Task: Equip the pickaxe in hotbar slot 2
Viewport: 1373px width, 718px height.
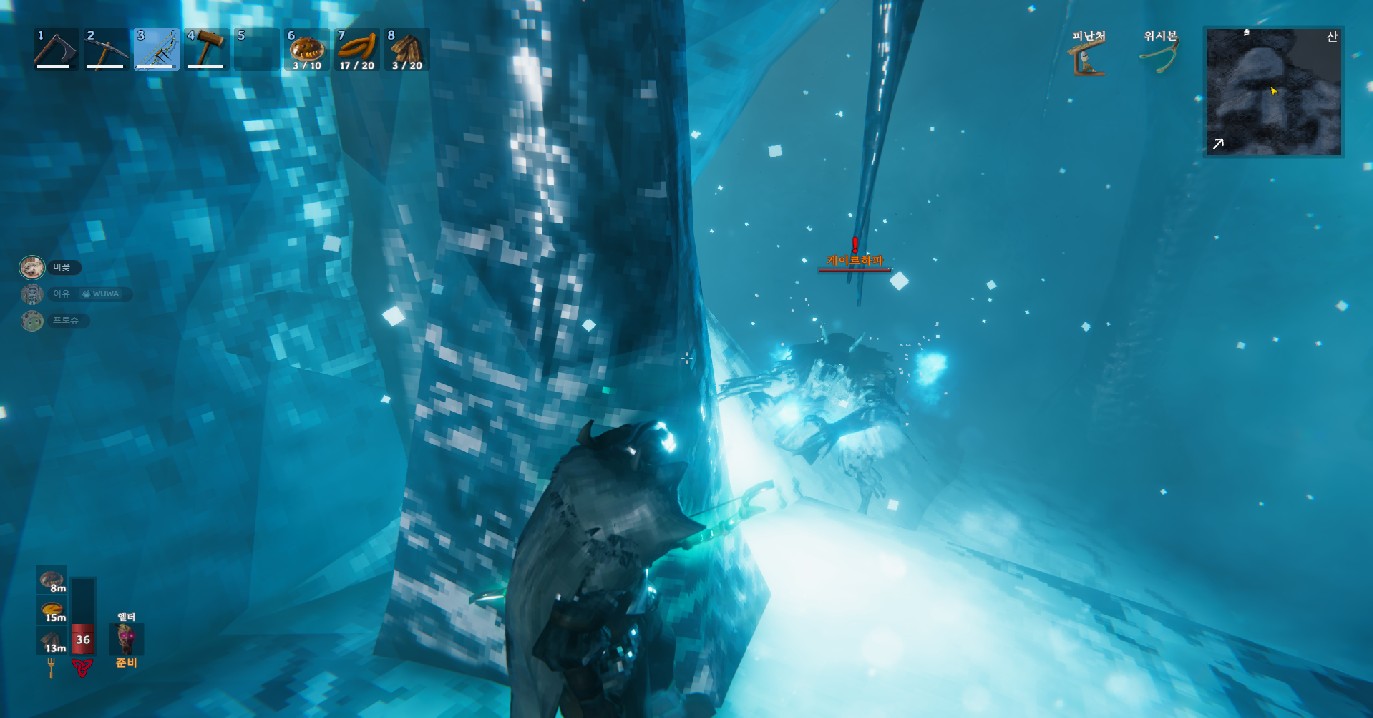Action: click(x=105, y=49)
